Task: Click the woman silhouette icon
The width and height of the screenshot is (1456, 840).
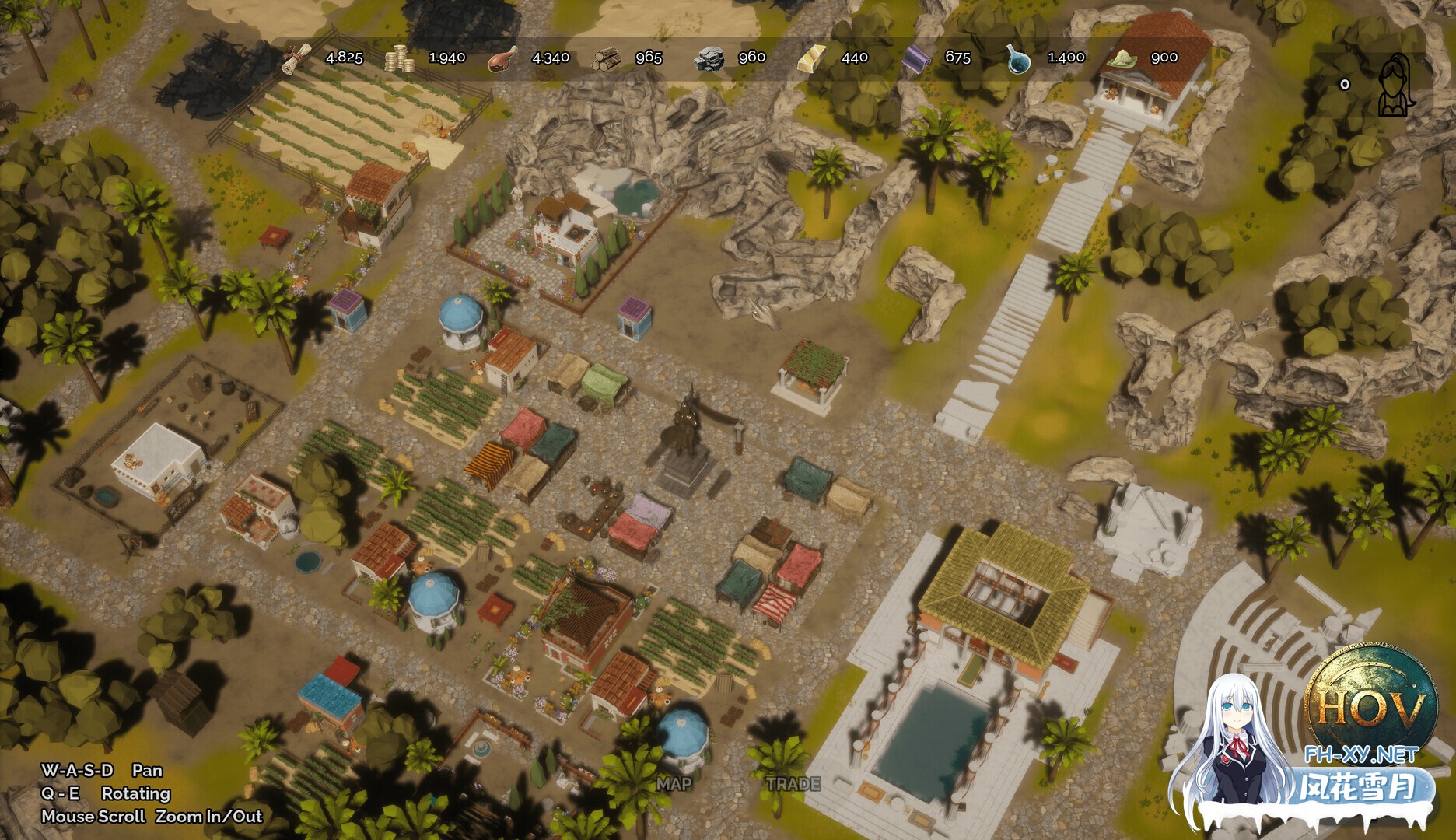Action: [x=1396, y=84]
